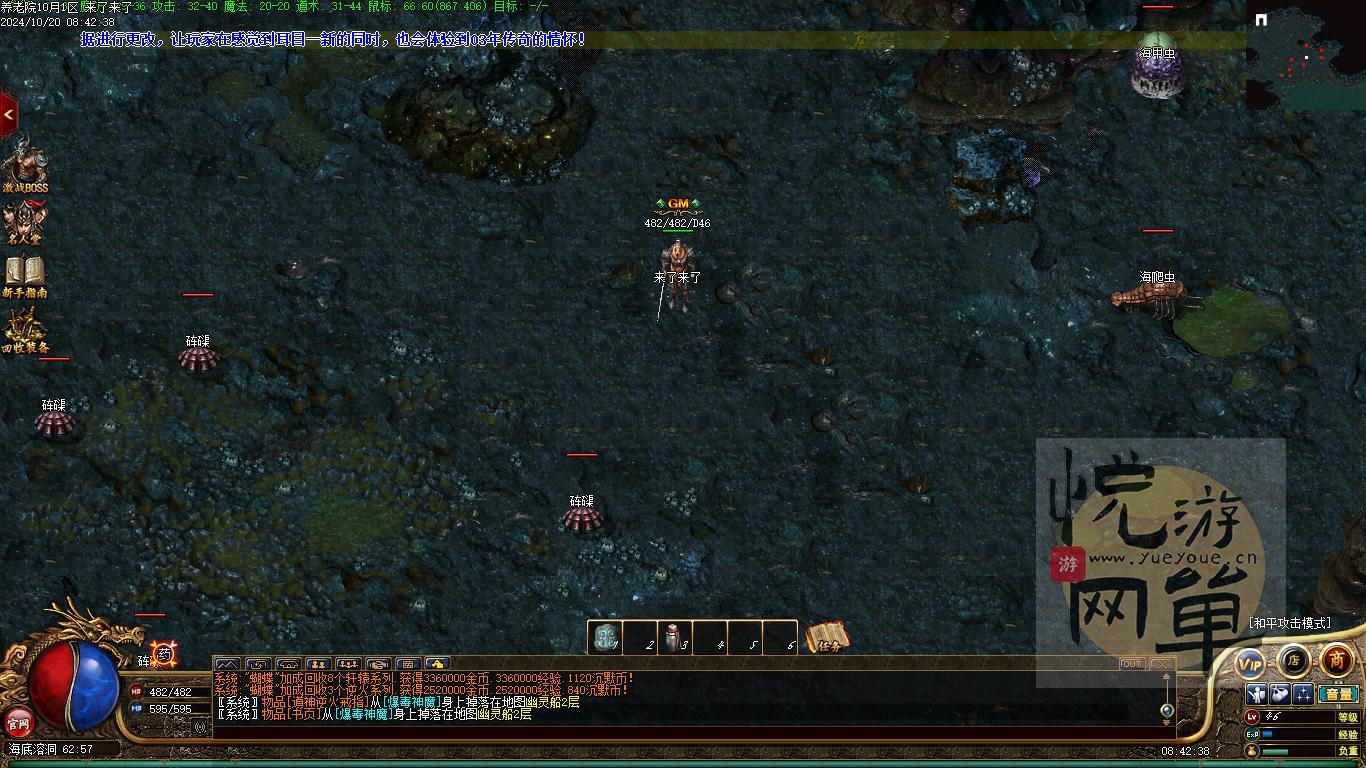Viewport: 1366px width, 768px height.
Task: Open the 回收装备 equipment recycling
Action: click(x=24, y=330)
